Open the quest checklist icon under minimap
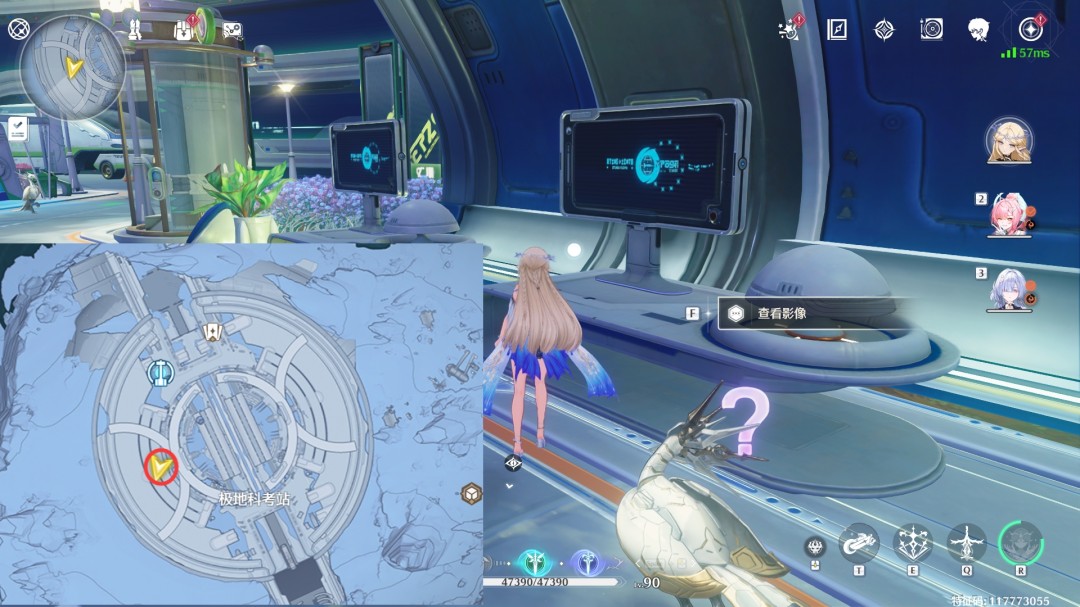This screenshot has width=1080, height=607. coord(18,127)
